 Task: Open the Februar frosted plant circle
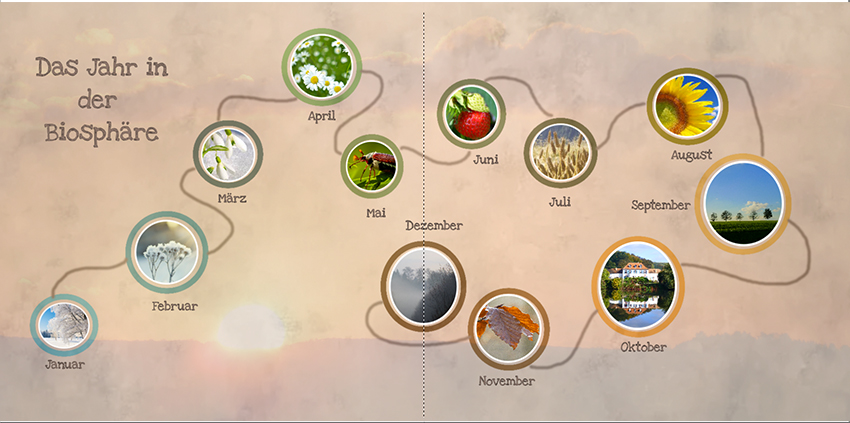[166, 251]
